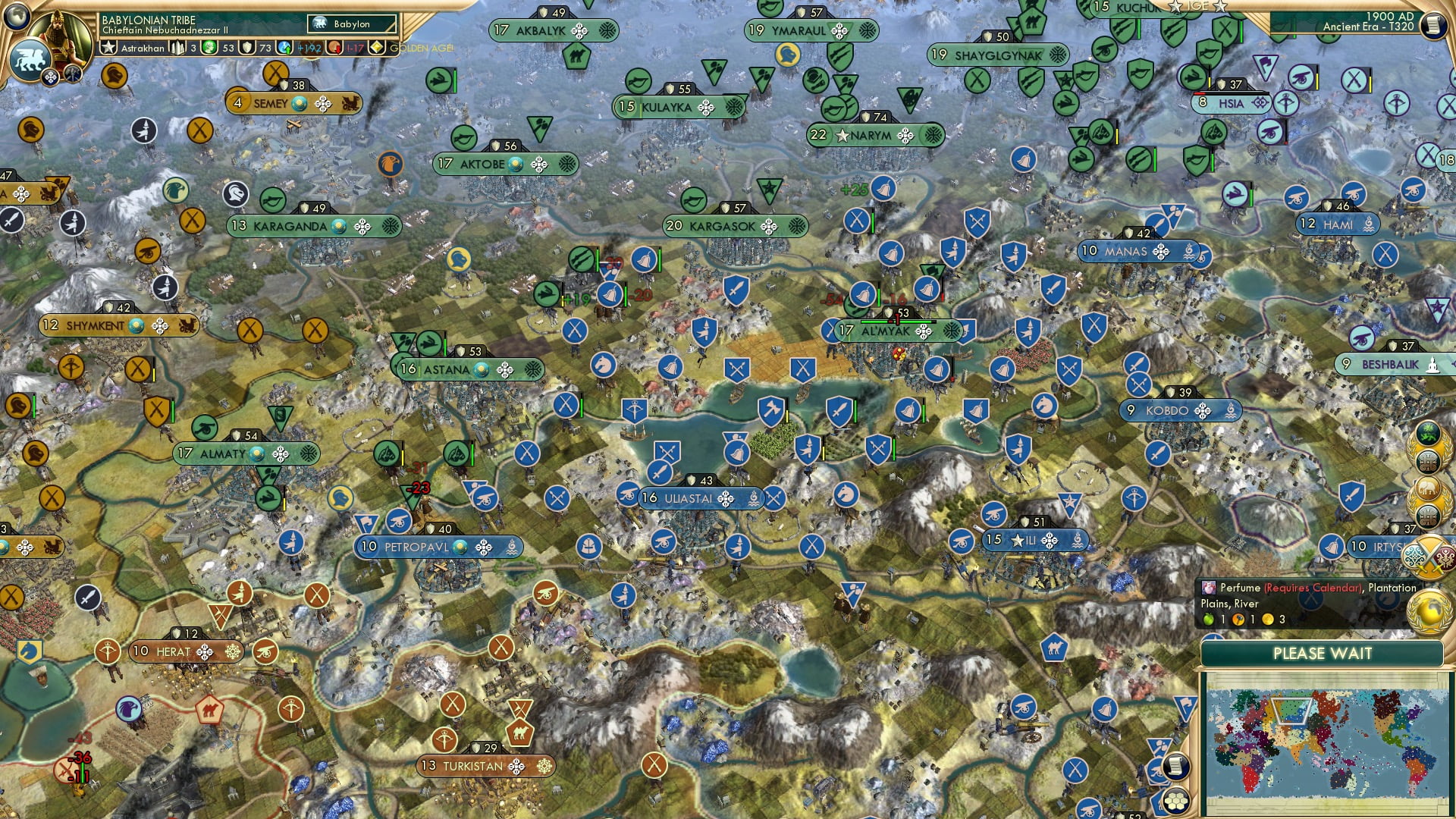
Task: Click Astrakhan capital name in the top bar
Action: pyautogui.click(x=144, y=49)
